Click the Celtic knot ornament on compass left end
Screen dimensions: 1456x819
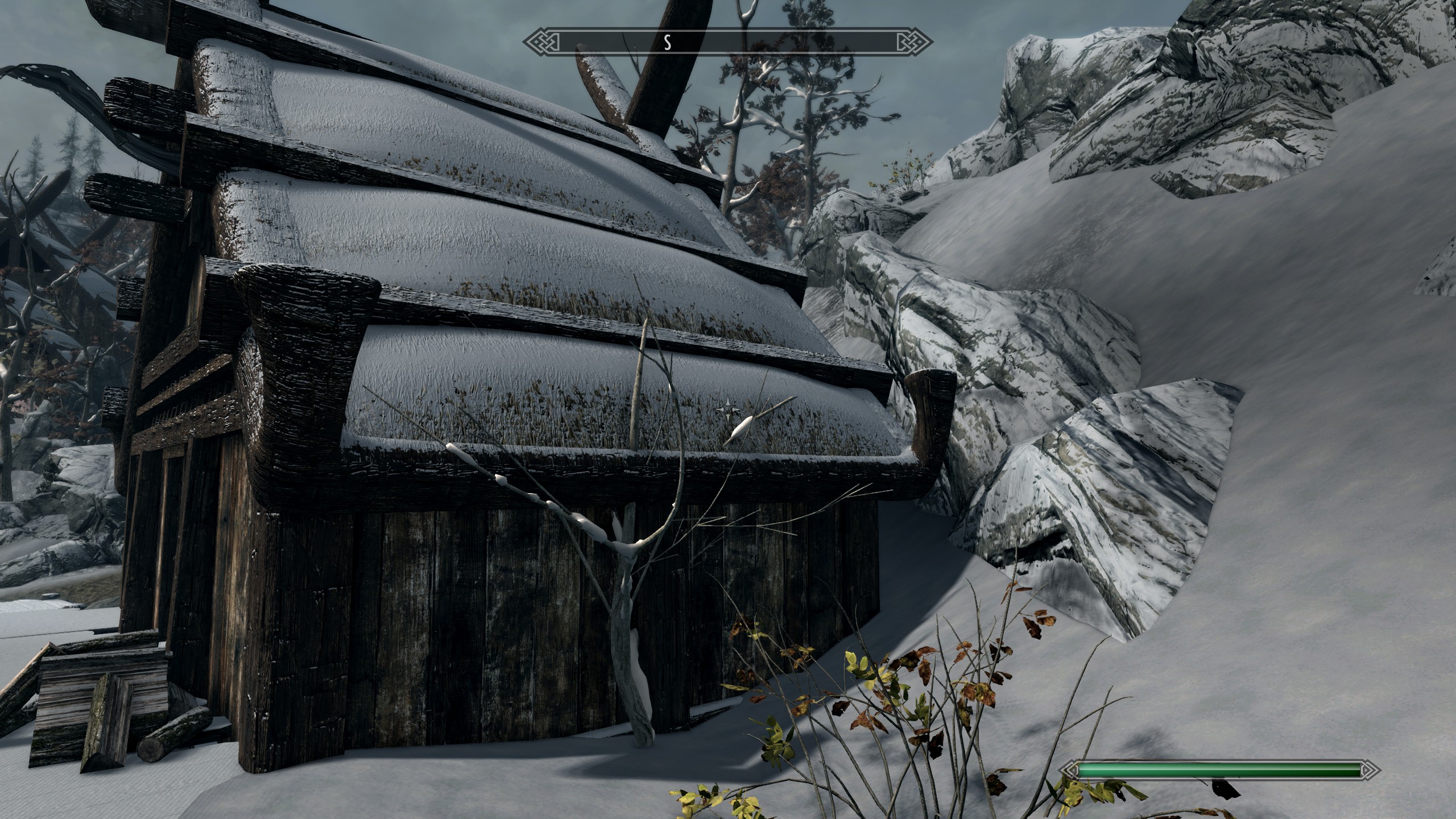(540, 41)
